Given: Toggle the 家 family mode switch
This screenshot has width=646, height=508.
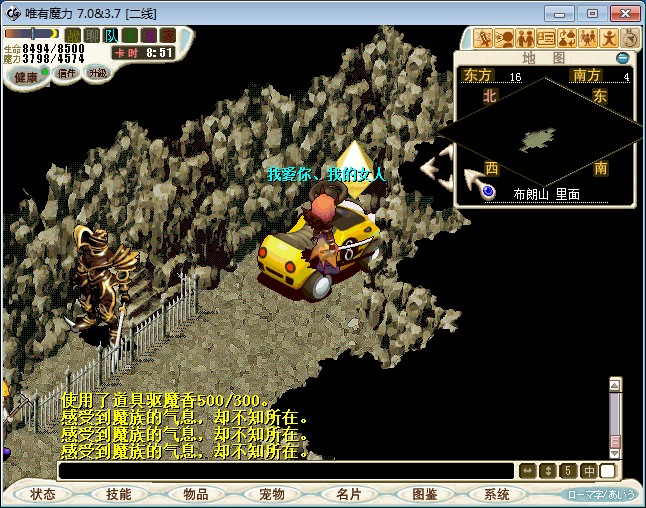Looking at the screenshot, I should [168, 36].
